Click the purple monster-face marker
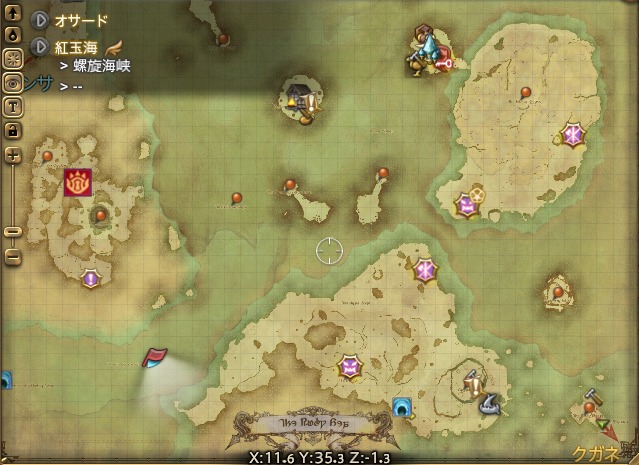 tap(466, 206)
